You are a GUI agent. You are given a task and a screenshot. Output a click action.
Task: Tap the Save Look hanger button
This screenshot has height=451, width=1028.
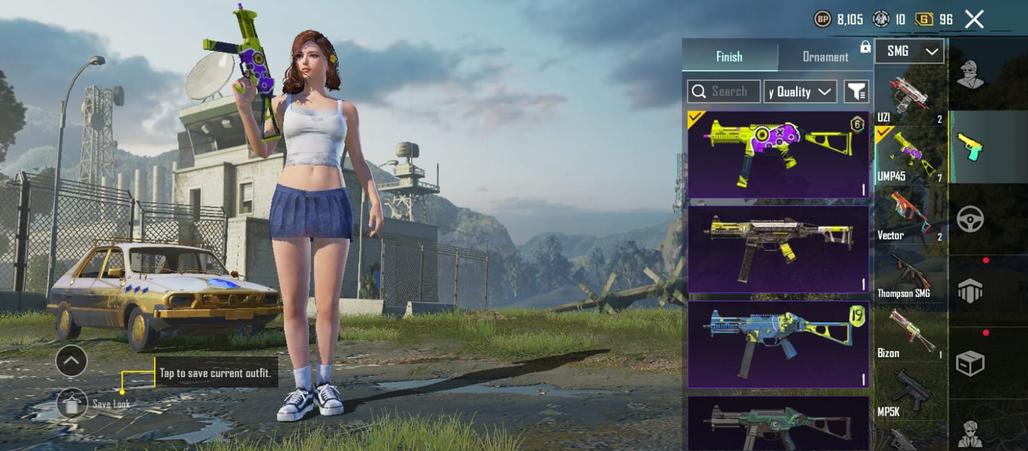point(71,403)
